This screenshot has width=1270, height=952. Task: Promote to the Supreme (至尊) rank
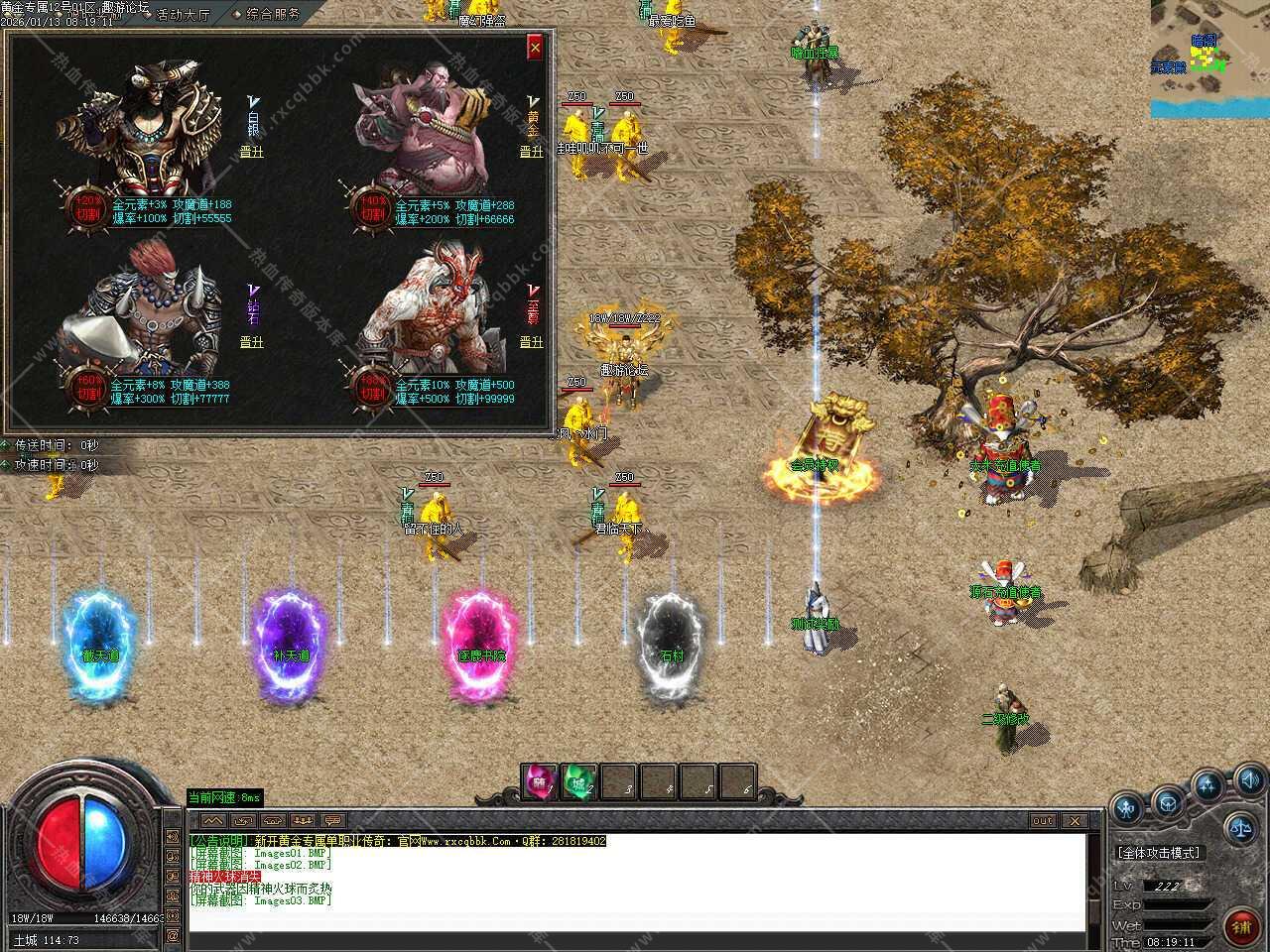[532, 342]
